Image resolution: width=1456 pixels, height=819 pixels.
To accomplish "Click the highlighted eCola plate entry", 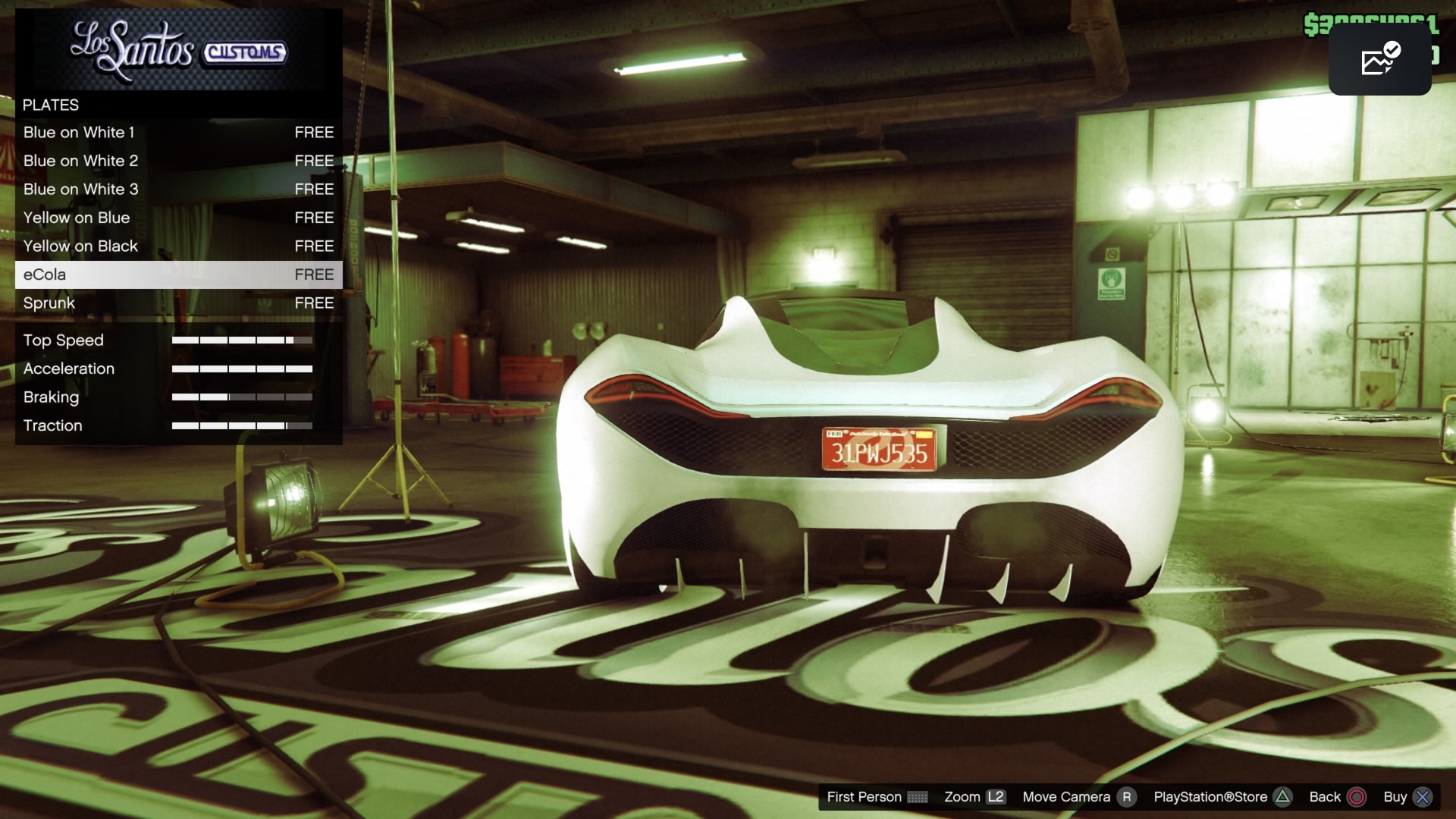I will [x=178, y=275].
